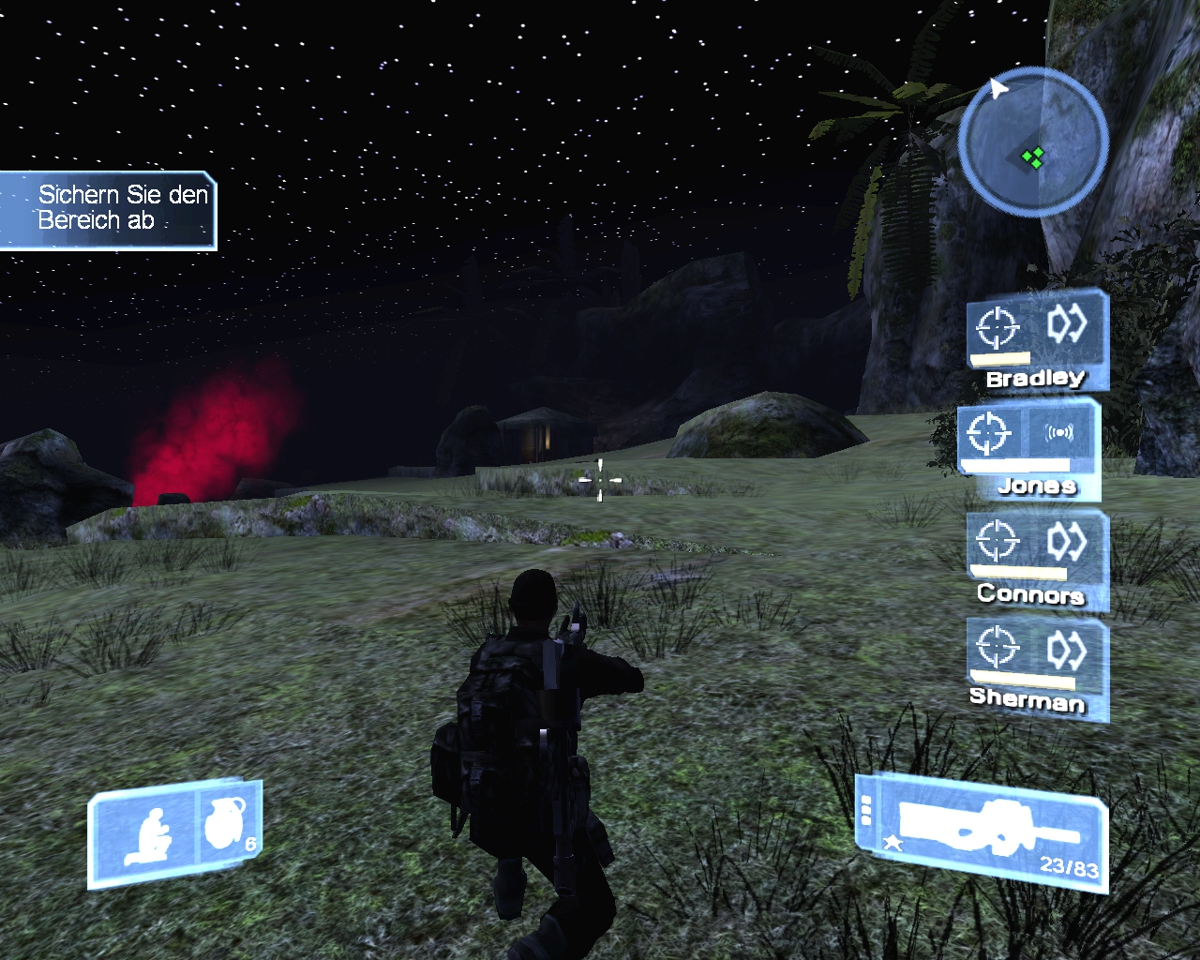1200x960 pixels.
Task: Click Connors's double-arrow order icon
Action: [x=1066, y=541]
